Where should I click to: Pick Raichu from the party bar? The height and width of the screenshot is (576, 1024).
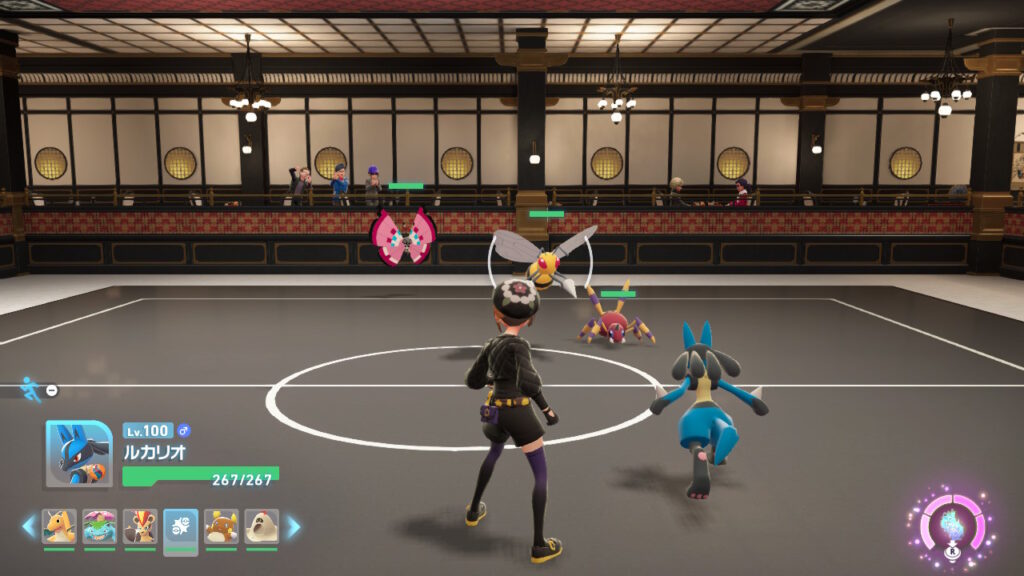click(221, 526)
